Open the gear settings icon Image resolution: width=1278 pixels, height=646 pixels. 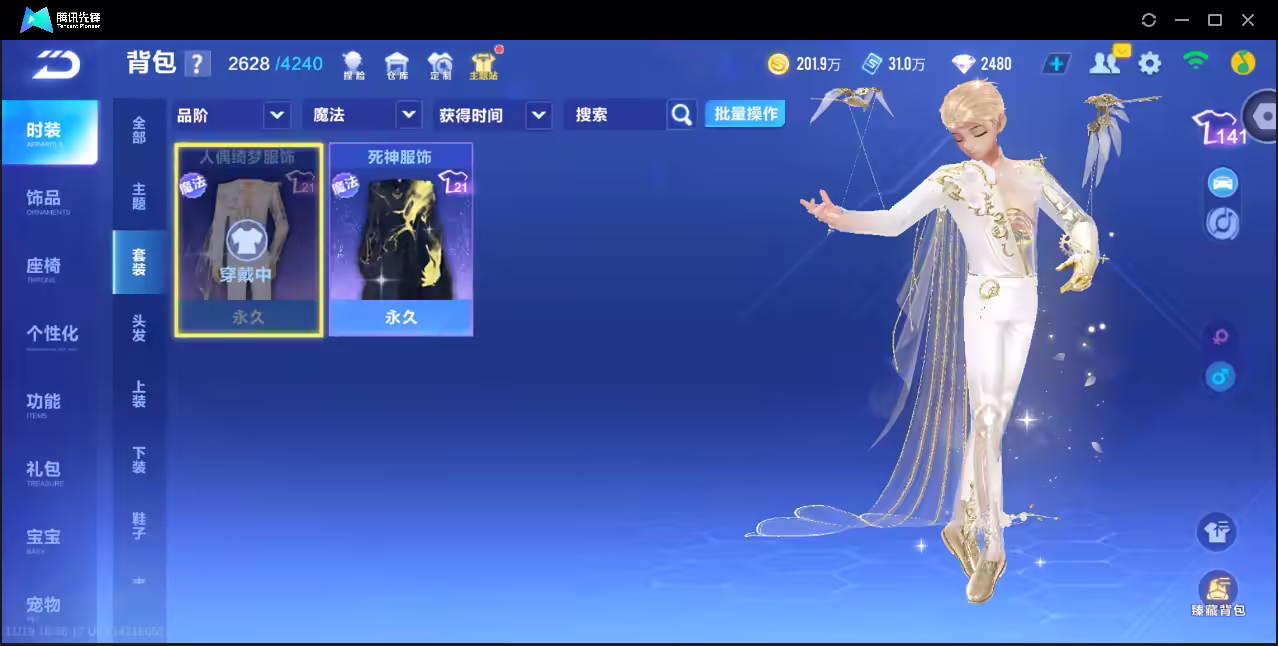tap(1150, 64)
